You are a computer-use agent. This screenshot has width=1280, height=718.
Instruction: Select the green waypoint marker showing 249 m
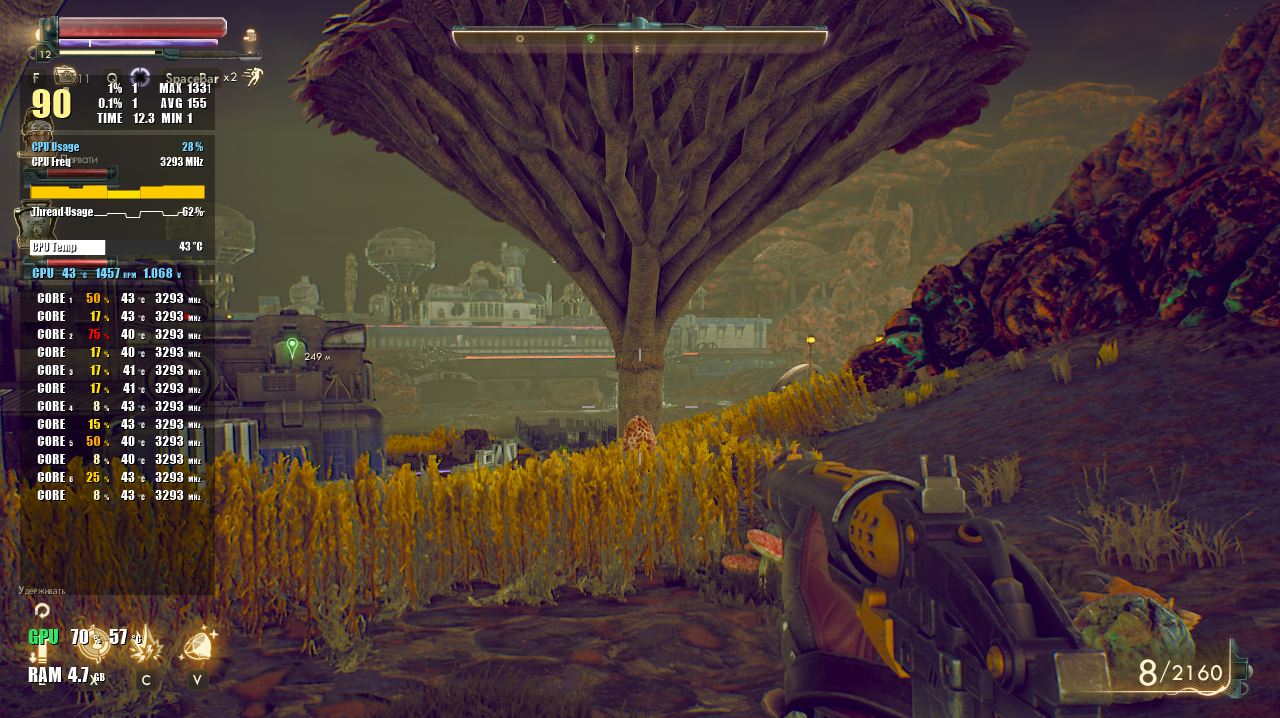point(292,349)
